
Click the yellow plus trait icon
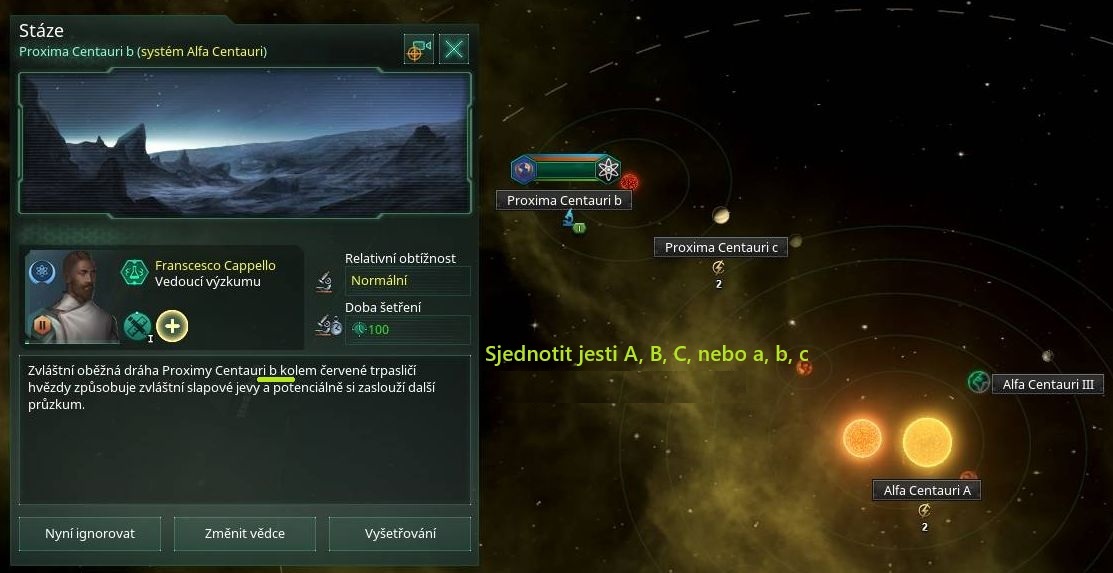tap(172, 325)
